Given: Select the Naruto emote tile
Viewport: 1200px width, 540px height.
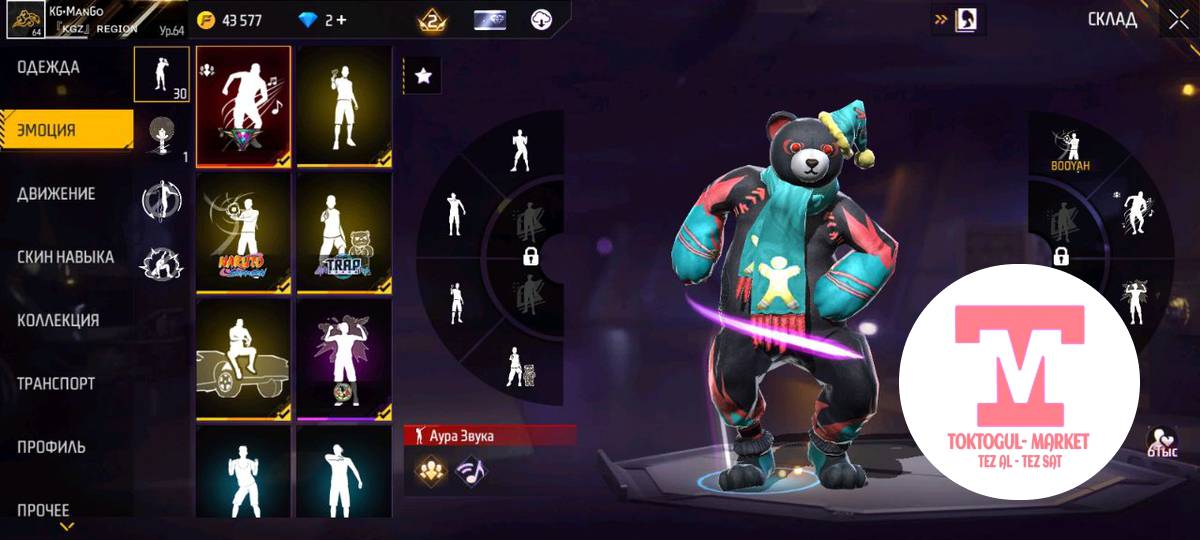Looking at the screenshot, I should click(243, 233).
